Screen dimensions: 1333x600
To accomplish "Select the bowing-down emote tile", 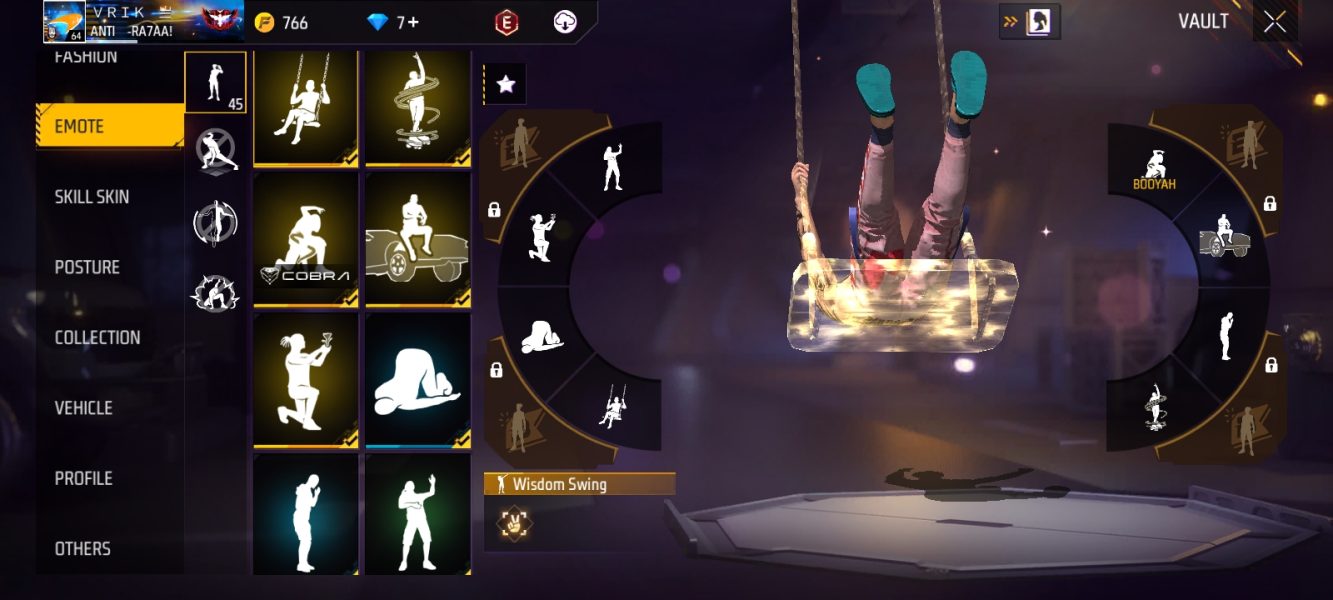I will pyautogui.click(x=418, y=381).
